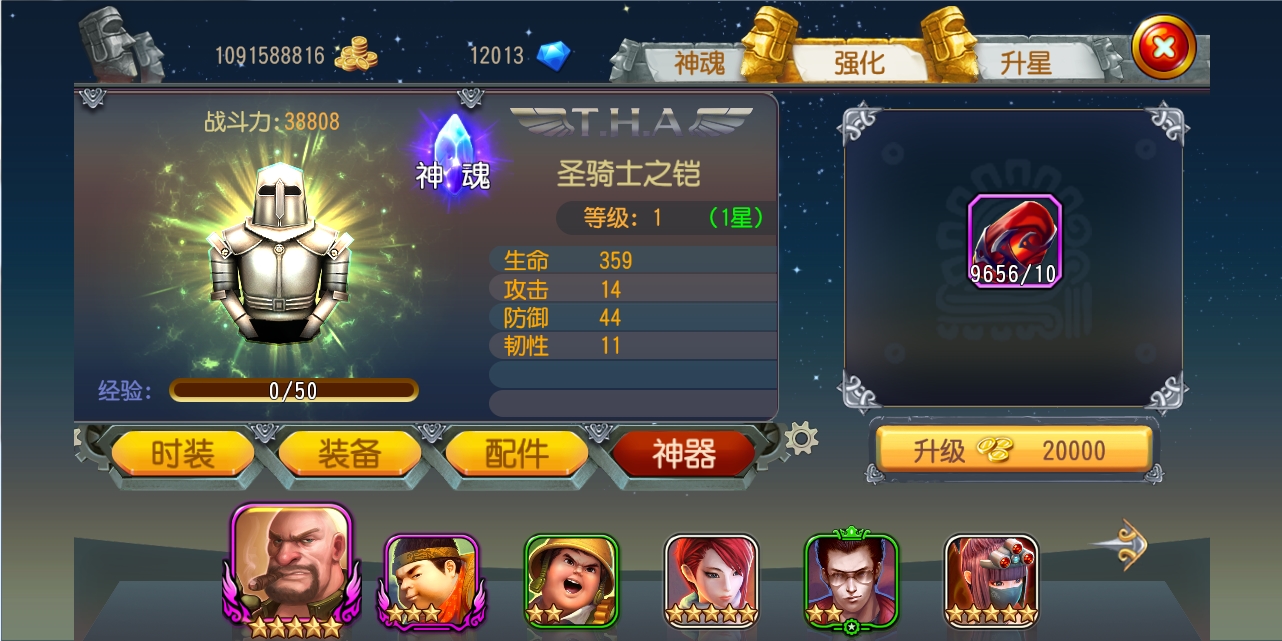The image size is (1282, 641).
Task: Click the 升级 button costing 20000
Action: point(1014,451)
